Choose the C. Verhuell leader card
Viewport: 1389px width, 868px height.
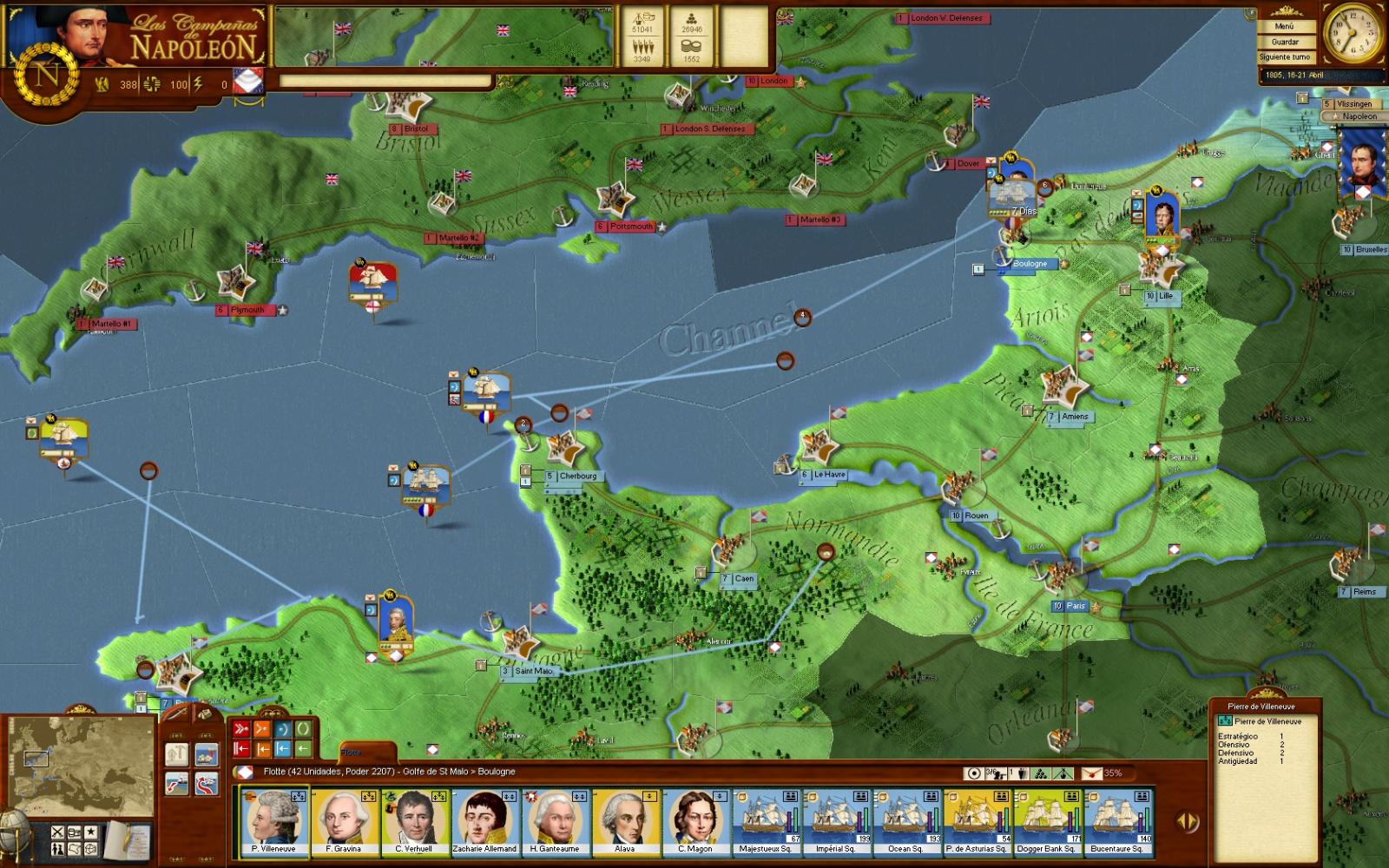coord(414,821)
